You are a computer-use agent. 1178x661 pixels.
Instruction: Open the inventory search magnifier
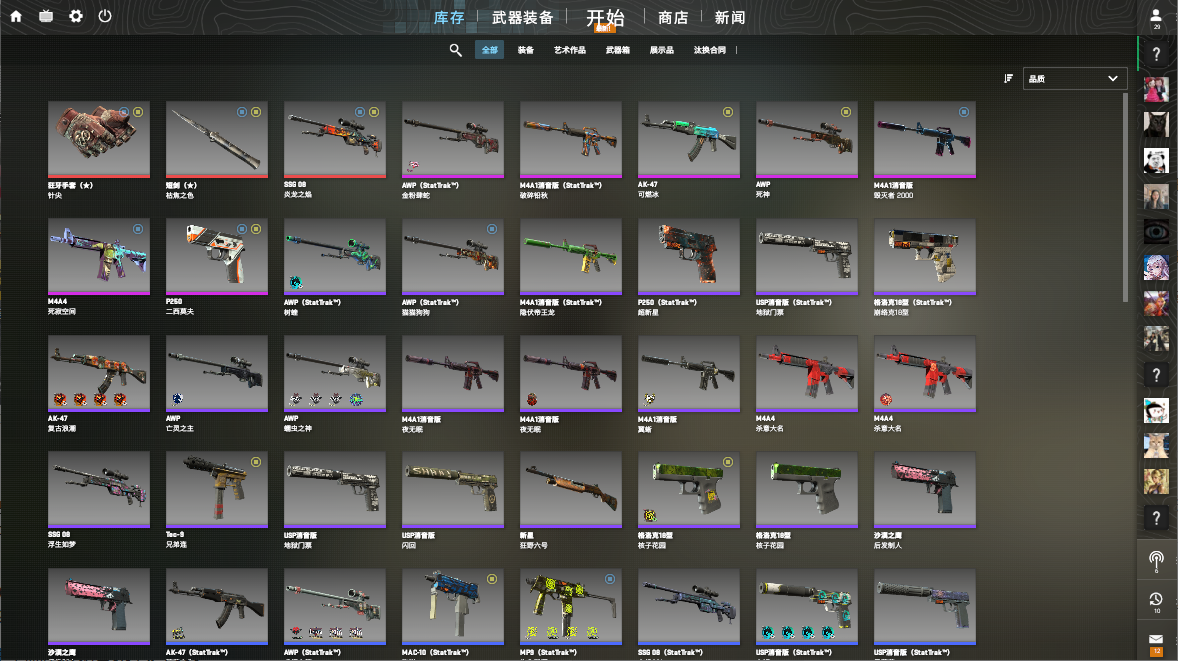(x=455, y=50)
